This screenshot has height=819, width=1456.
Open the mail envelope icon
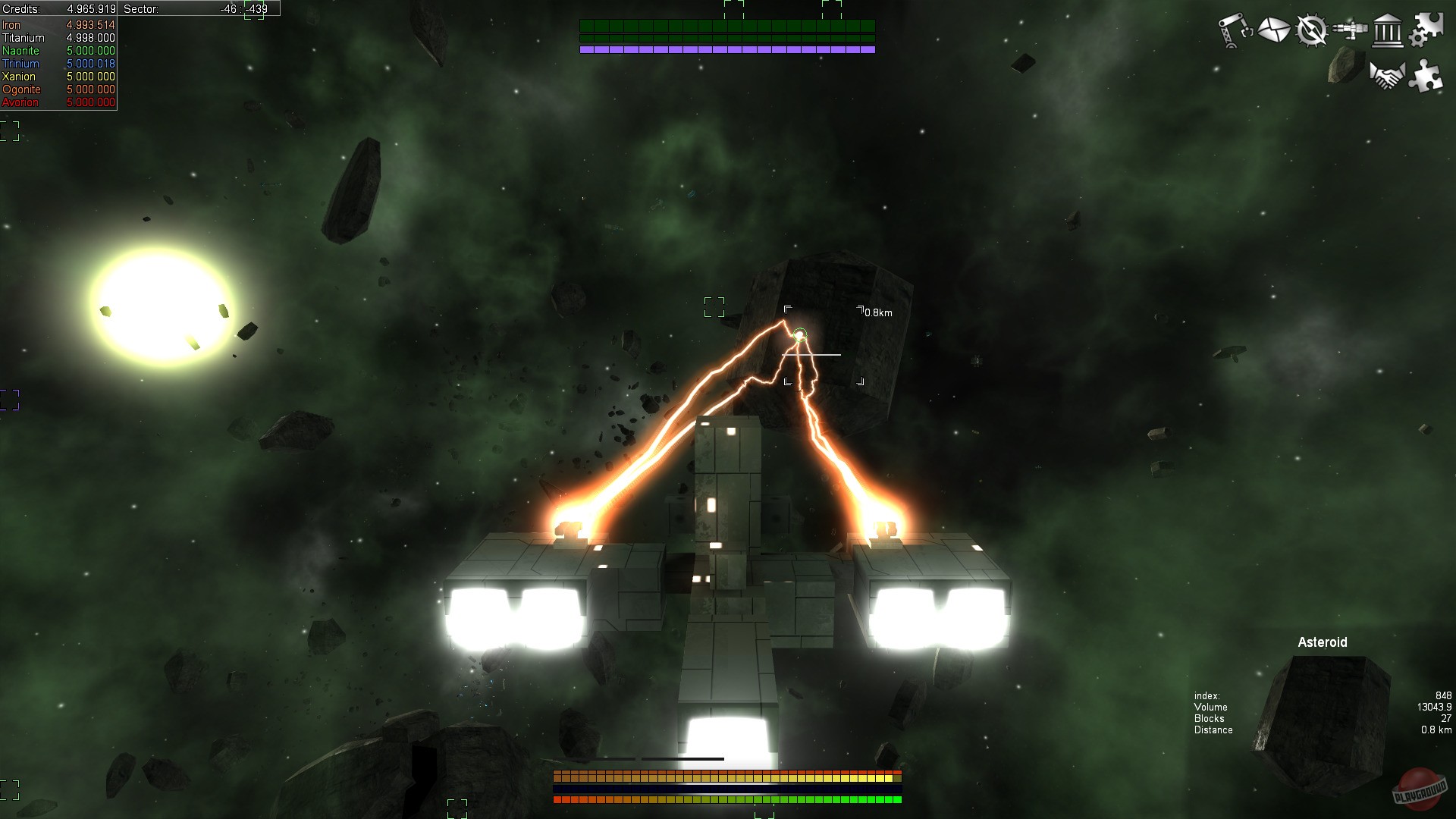coord(1275,30)
